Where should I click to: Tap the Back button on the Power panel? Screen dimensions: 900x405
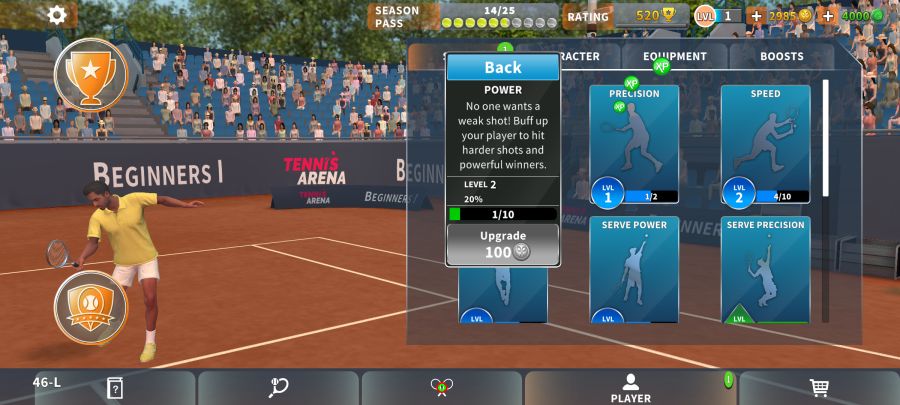(503, 67)
